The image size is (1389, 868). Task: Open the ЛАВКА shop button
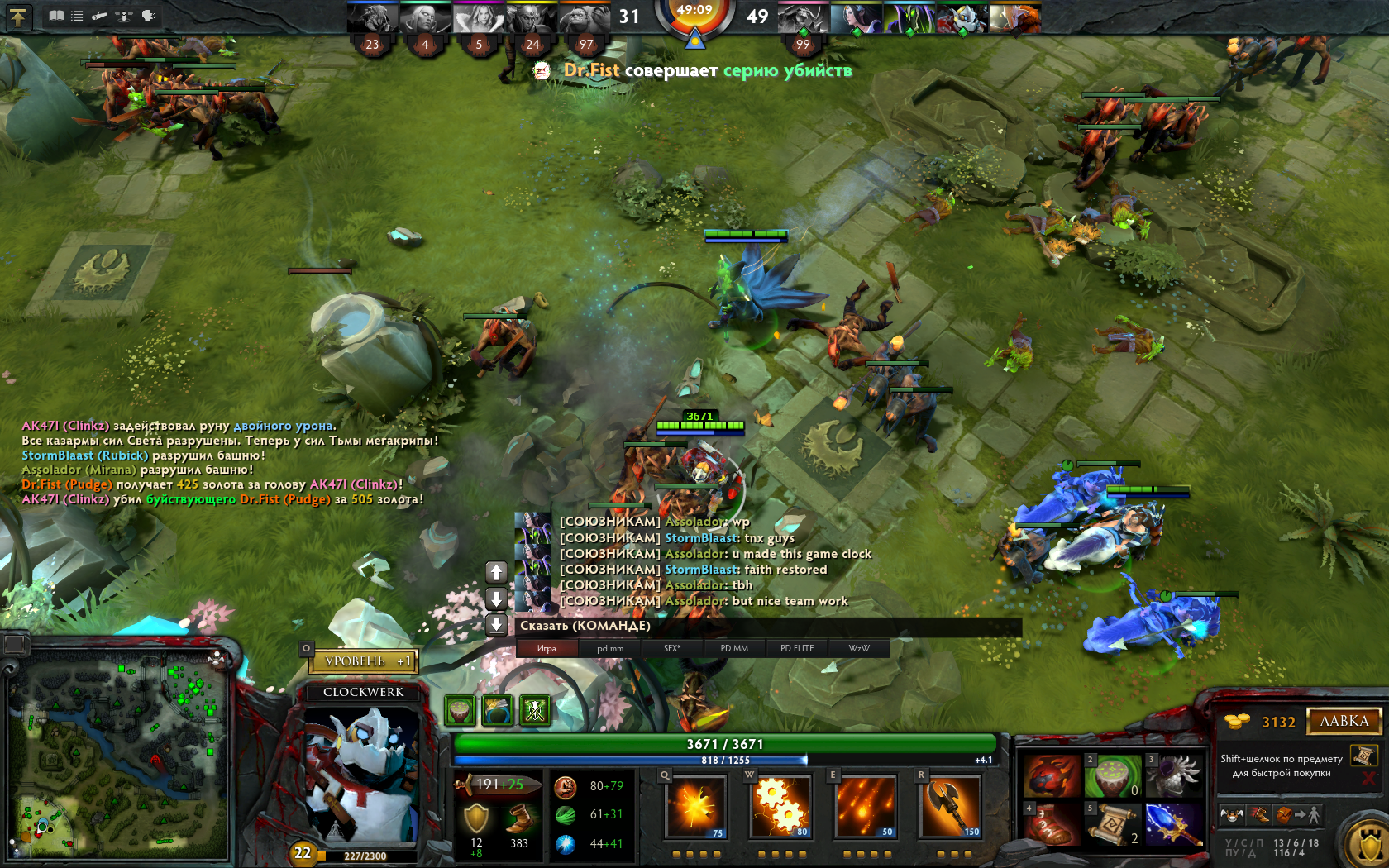click(1344, 721)
